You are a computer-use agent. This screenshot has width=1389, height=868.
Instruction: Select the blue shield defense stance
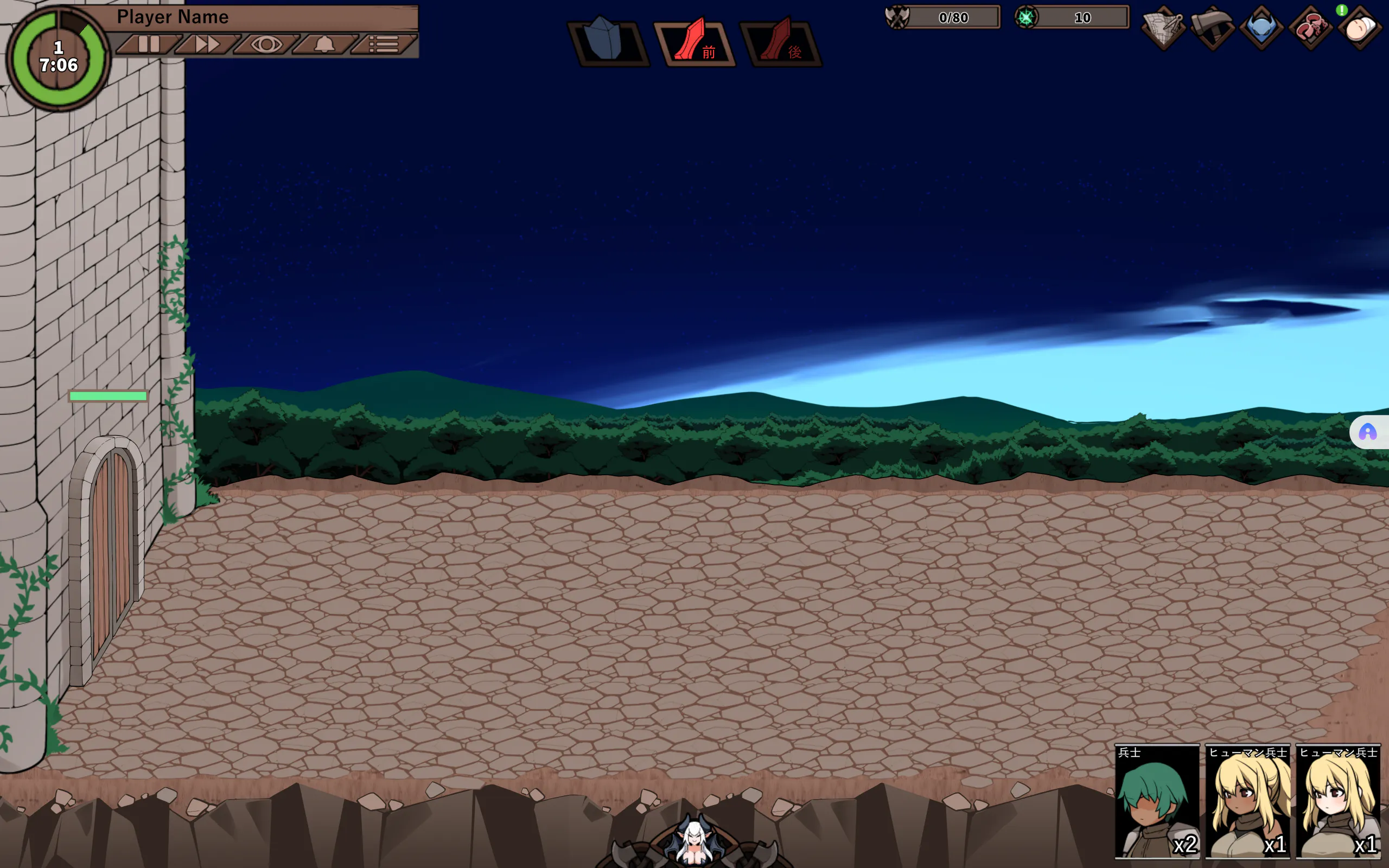point(608,41)
